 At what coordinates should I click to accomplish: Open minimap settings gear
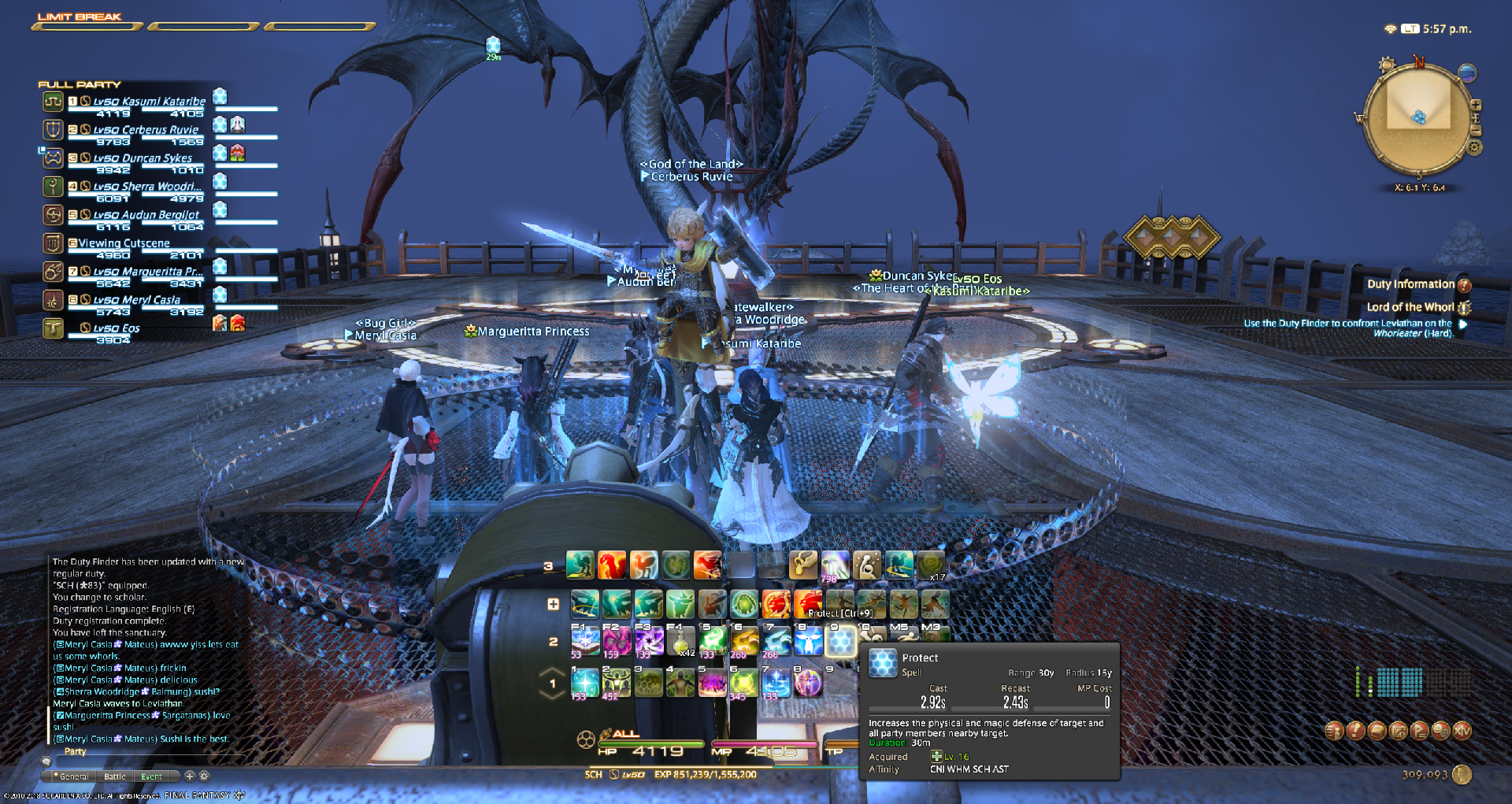(1475, 147)
